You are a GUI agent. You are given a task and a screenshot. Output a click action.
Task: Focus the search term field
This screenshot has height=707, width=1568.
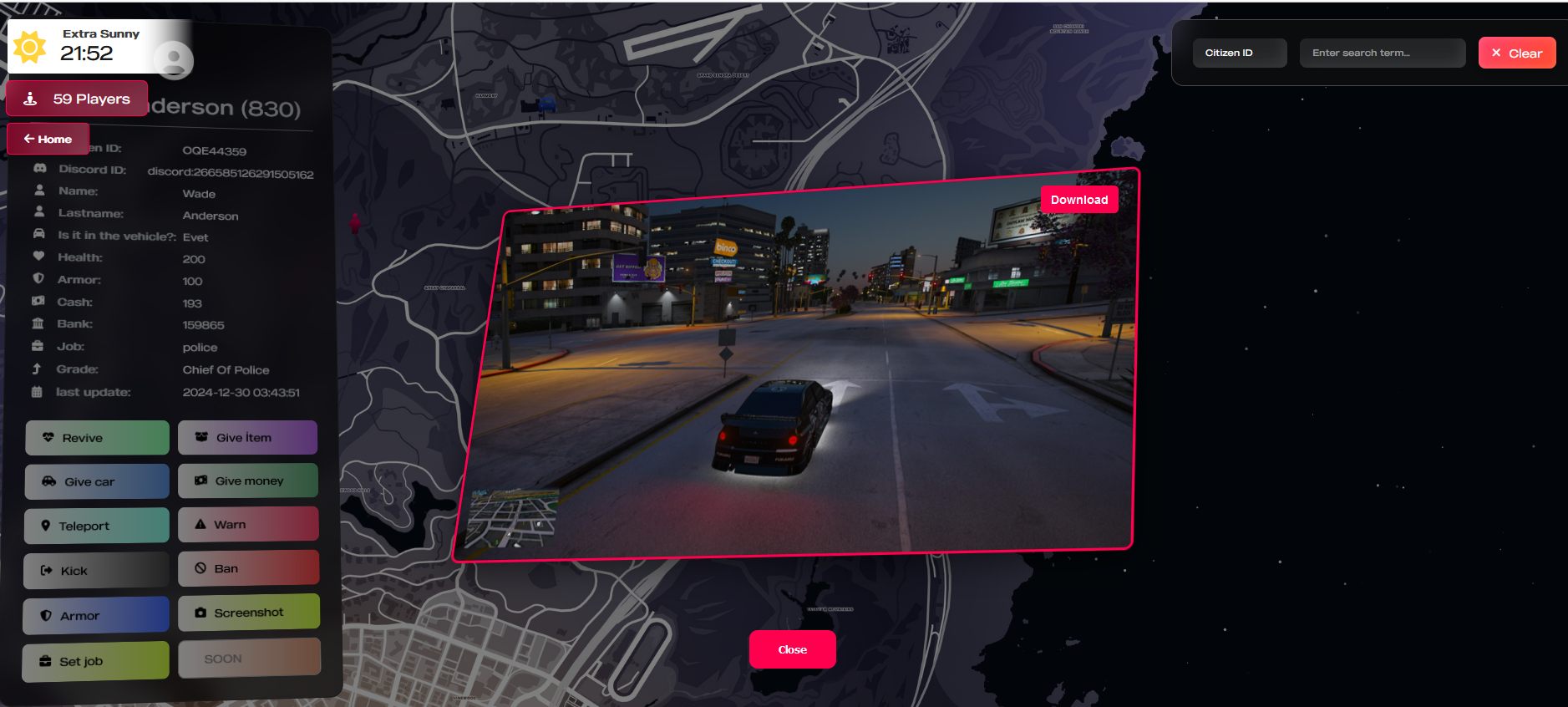tap(1382, 53)
